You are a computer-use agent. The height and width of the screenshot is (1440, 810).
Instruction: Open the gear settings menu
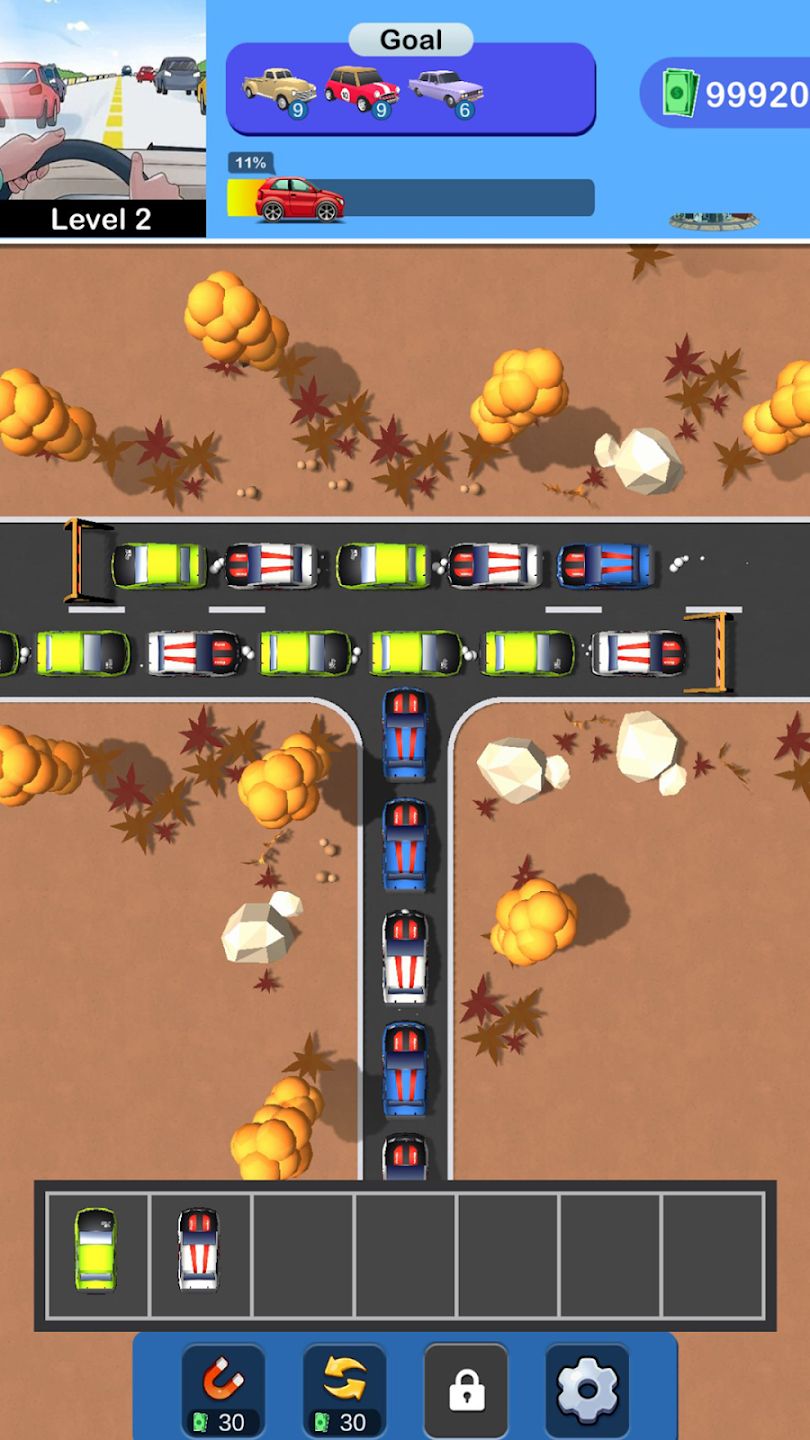tap(587, 1389)
